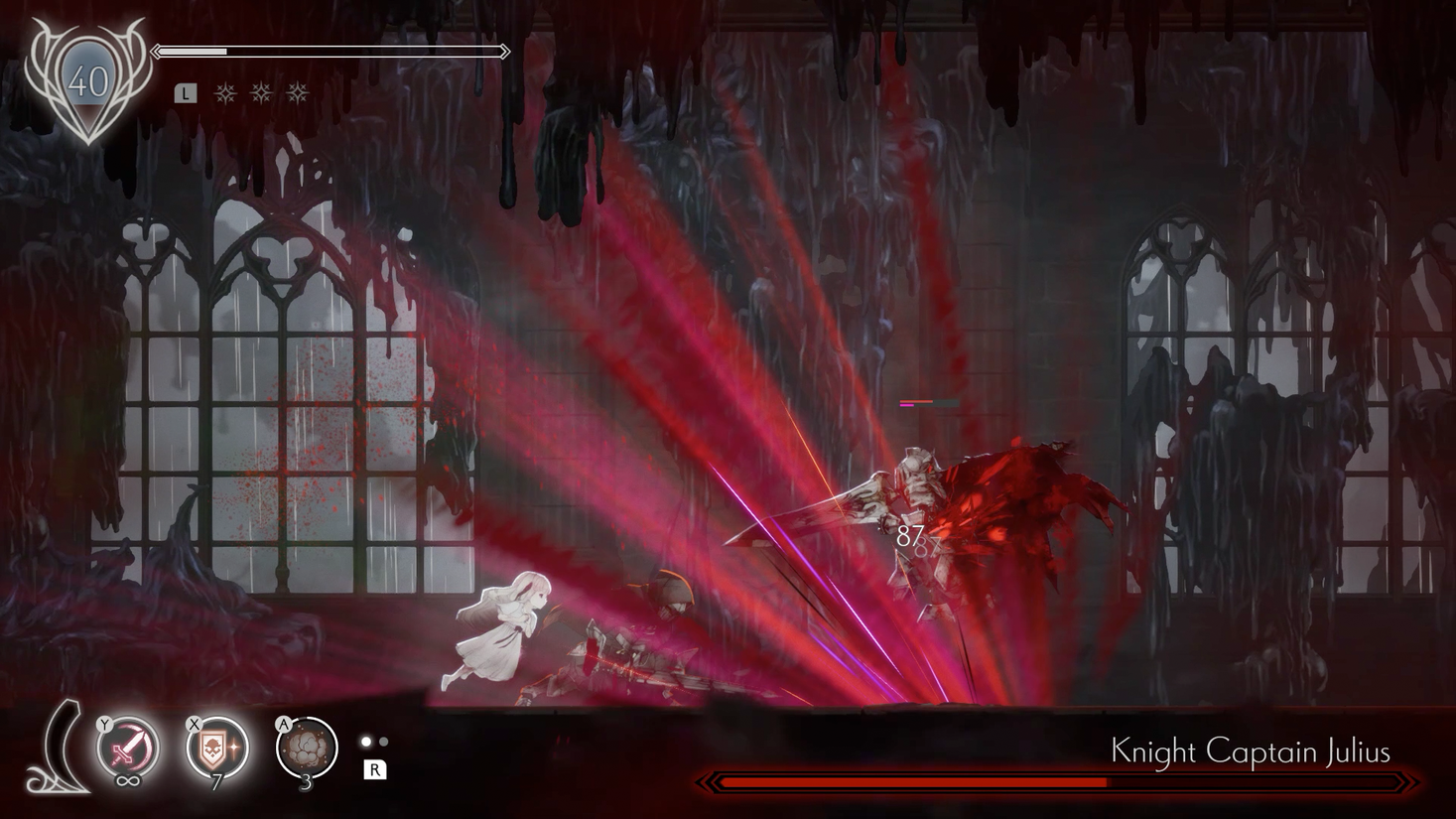Click the level 40 crest emblem
This screenshot has height=819, width=1456.
coord(87,79)
